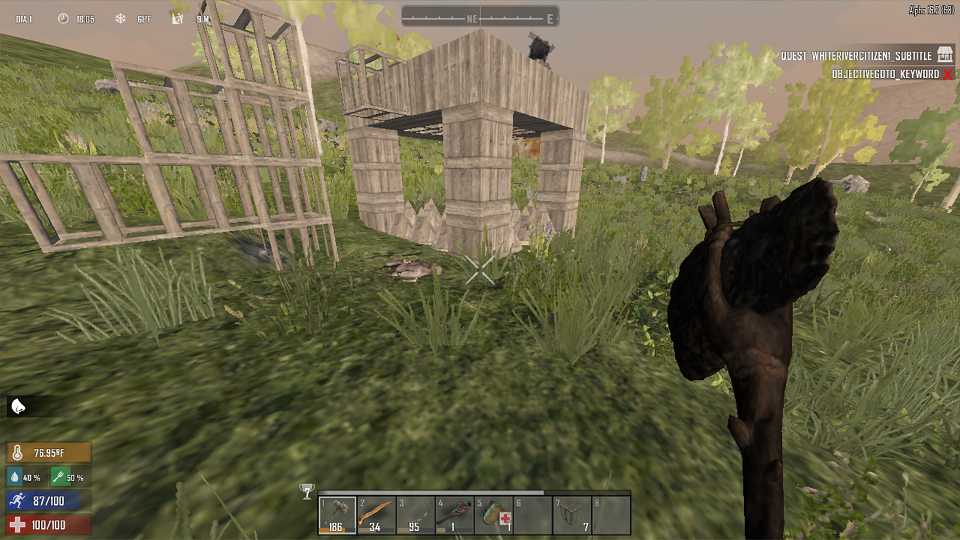Click the compass bar at the top

click(x=480, y=16)
